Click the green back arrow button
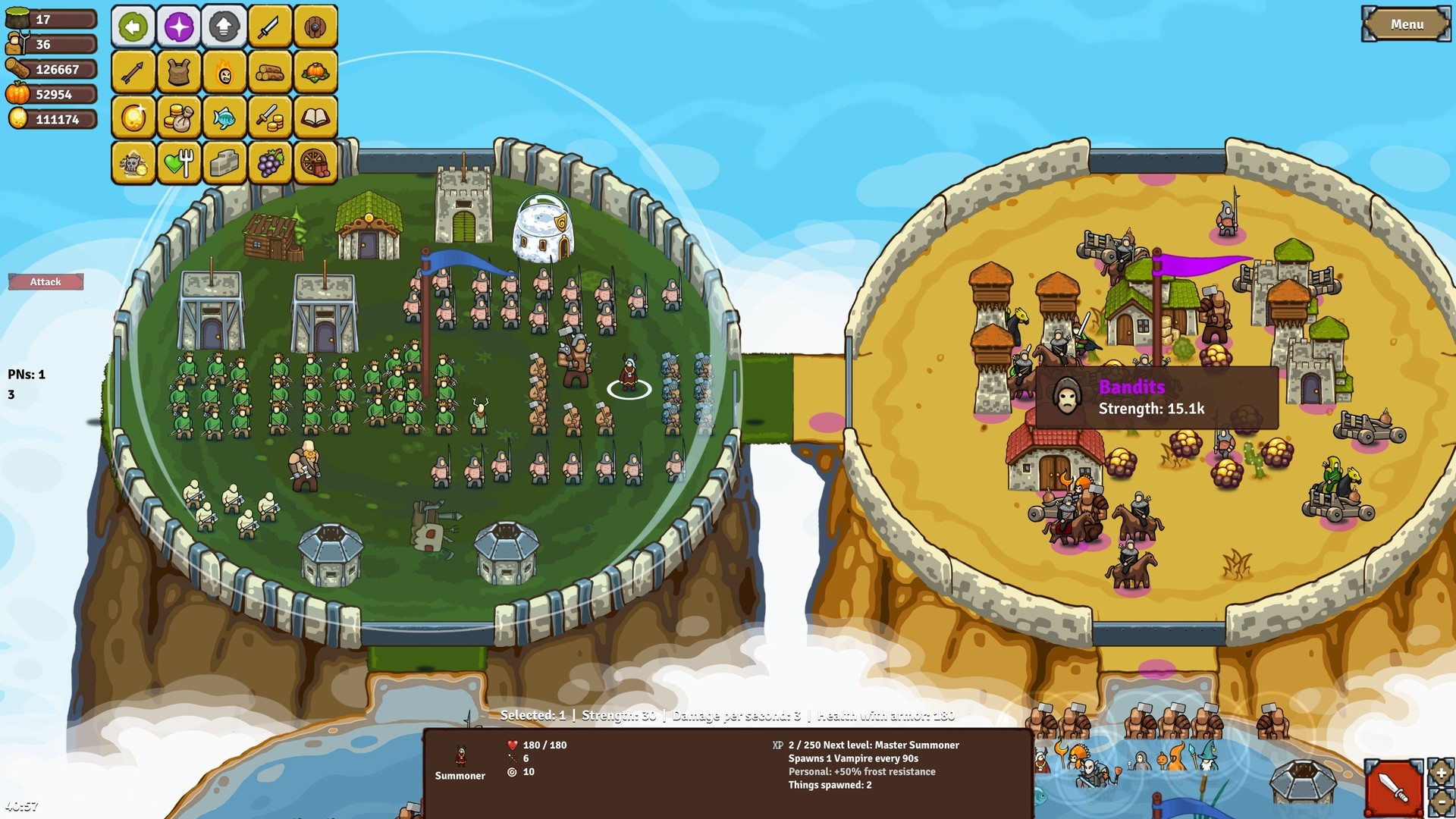The image size is (1456, 819). (x=133, y=27)
